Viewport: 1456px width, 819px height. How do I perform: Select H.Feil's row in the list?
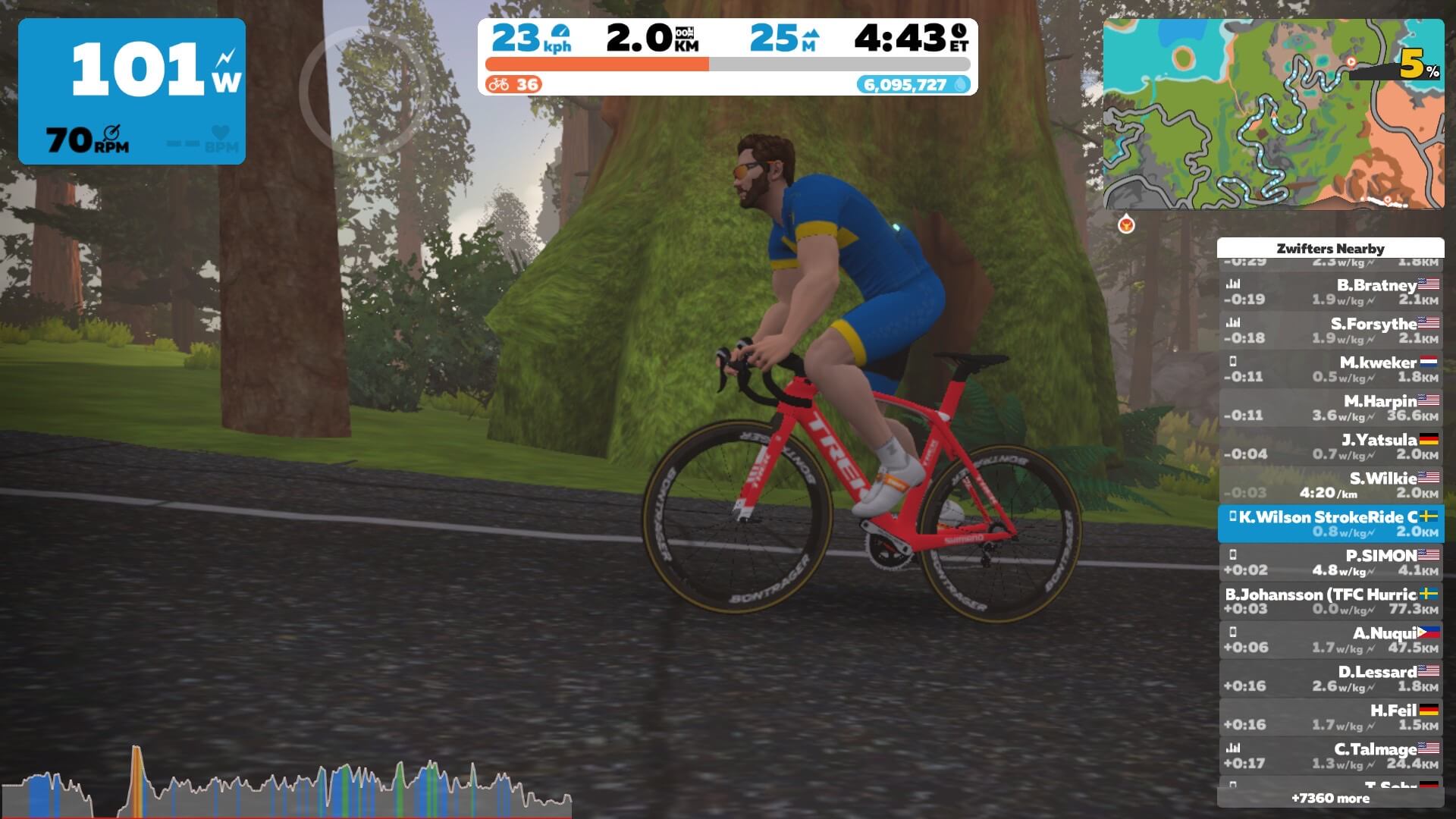point(1331,717)
